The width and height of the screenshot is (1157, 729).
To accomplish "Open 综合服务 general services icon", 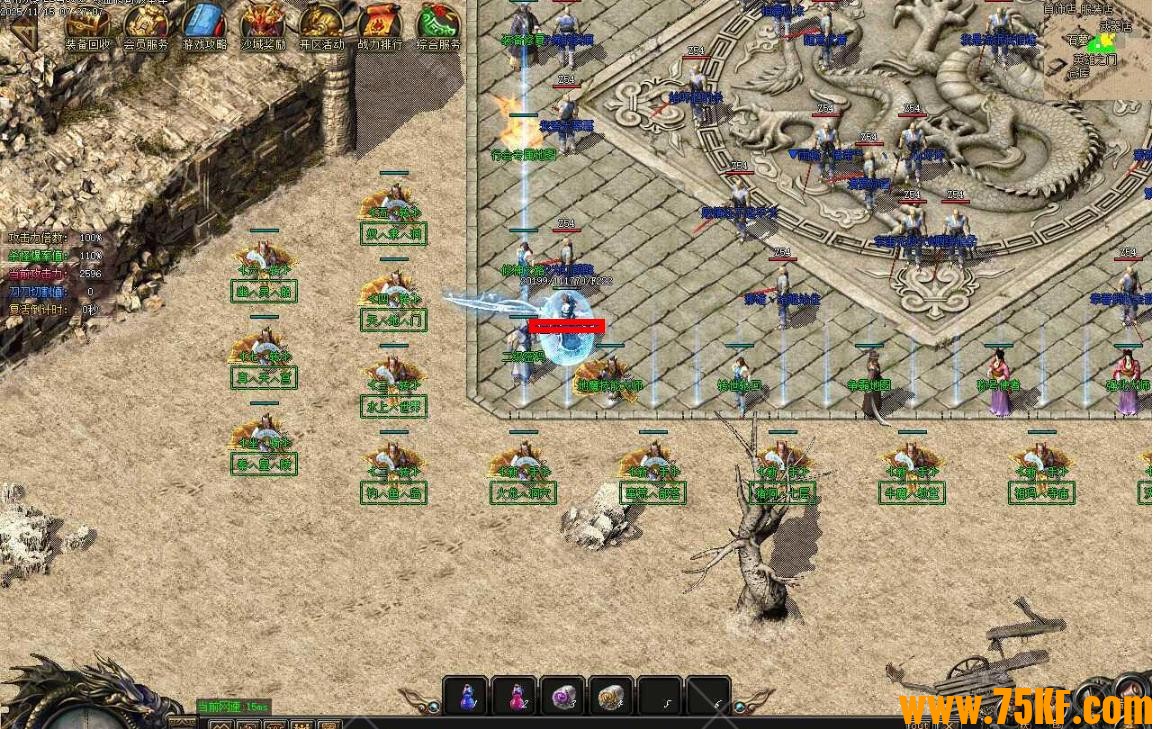I will click(438, 26).
